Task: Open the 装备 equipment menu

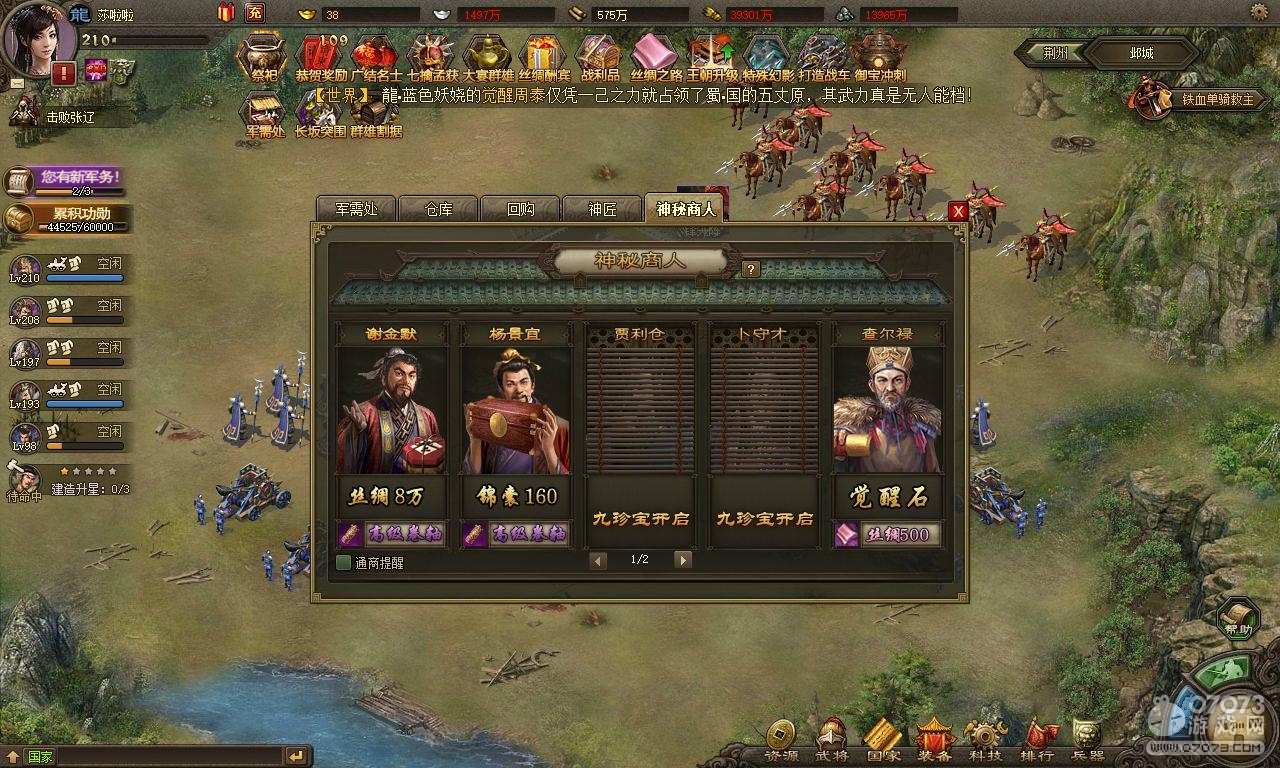Action: click(x=934, y=741)
